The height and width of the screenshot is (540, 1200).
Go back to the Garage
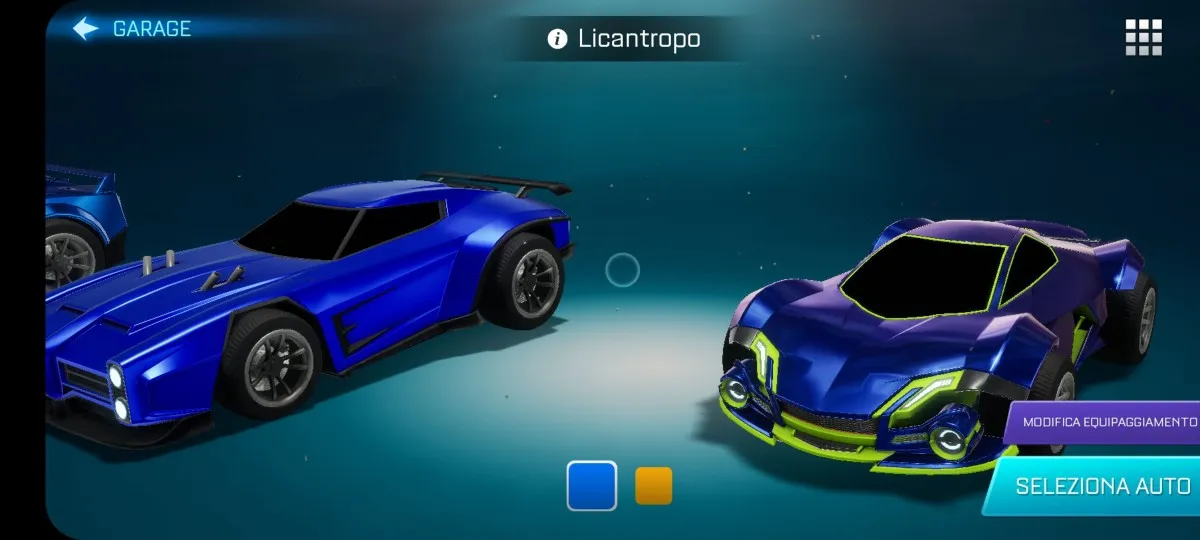(x=132, y=29)
